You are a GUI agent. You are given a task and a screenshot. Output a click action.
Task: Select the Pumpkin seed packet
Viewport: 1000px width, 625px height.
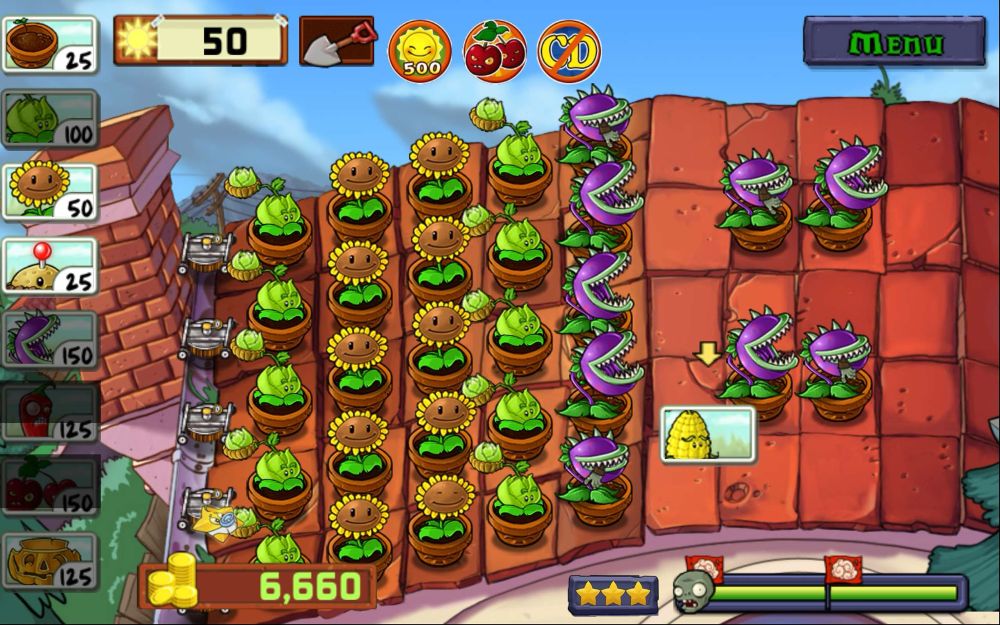[50, 561]
